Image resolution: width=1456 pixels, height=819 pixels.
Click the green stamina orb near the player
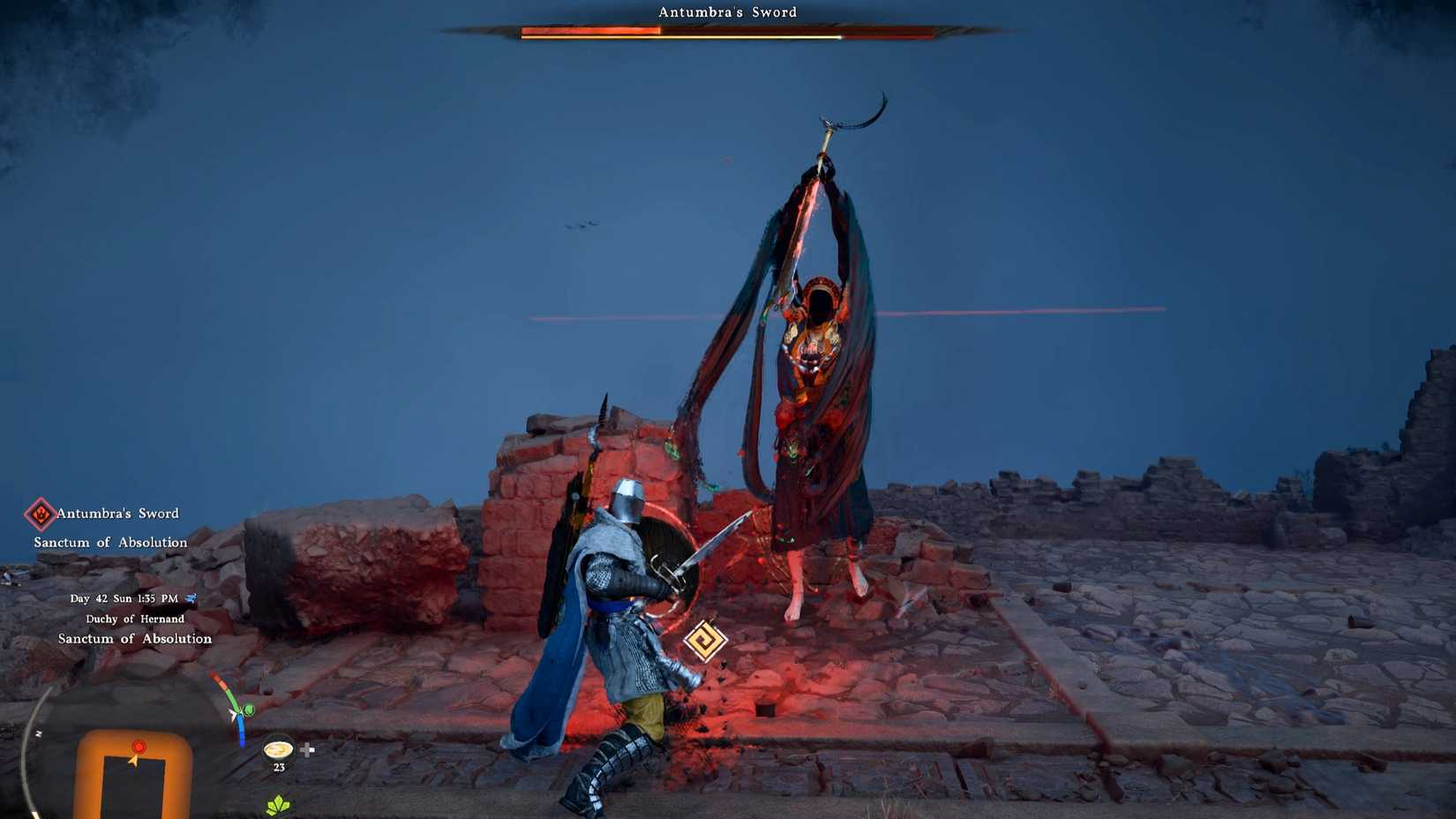tap(248, 710)
